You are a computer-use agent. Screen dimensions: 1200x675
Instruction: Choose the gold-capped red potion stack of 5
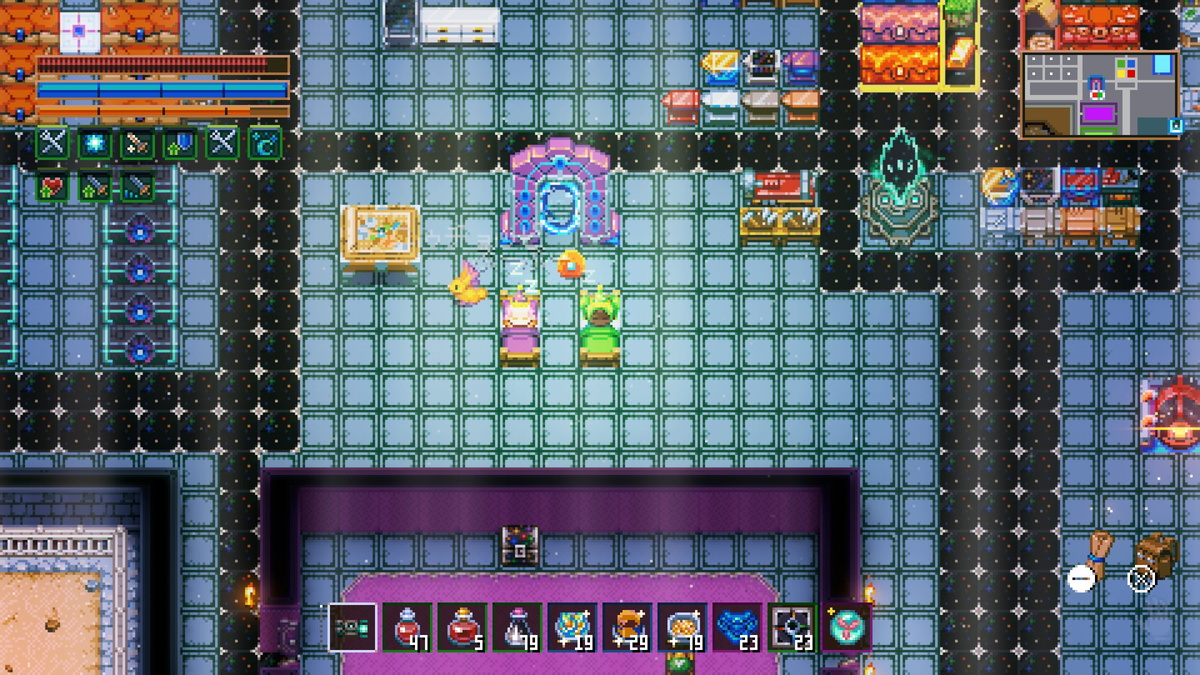[x=462, y=628]
